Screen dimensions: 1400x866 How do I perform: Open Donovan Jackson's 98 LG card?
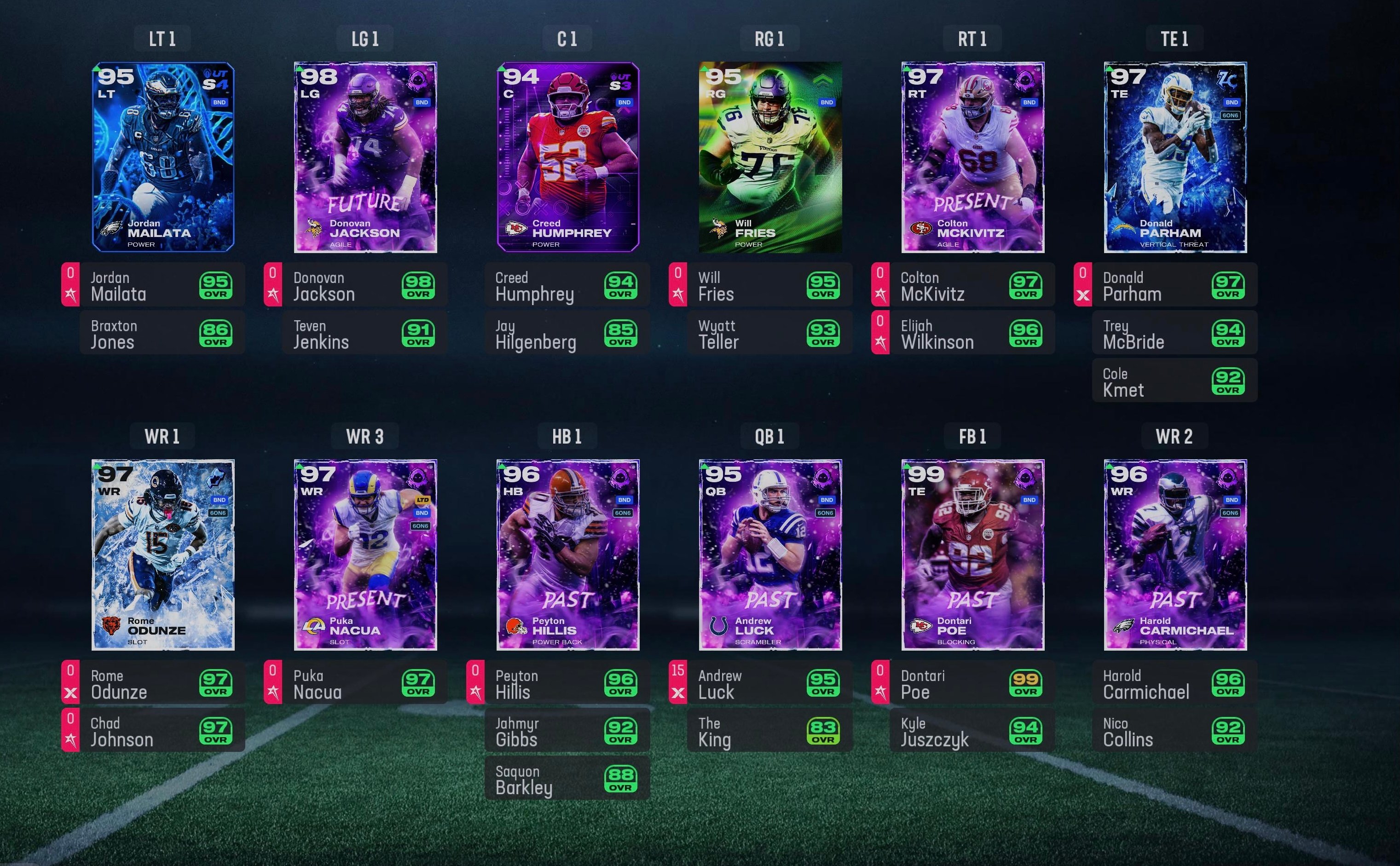click(x=365, y=157)
